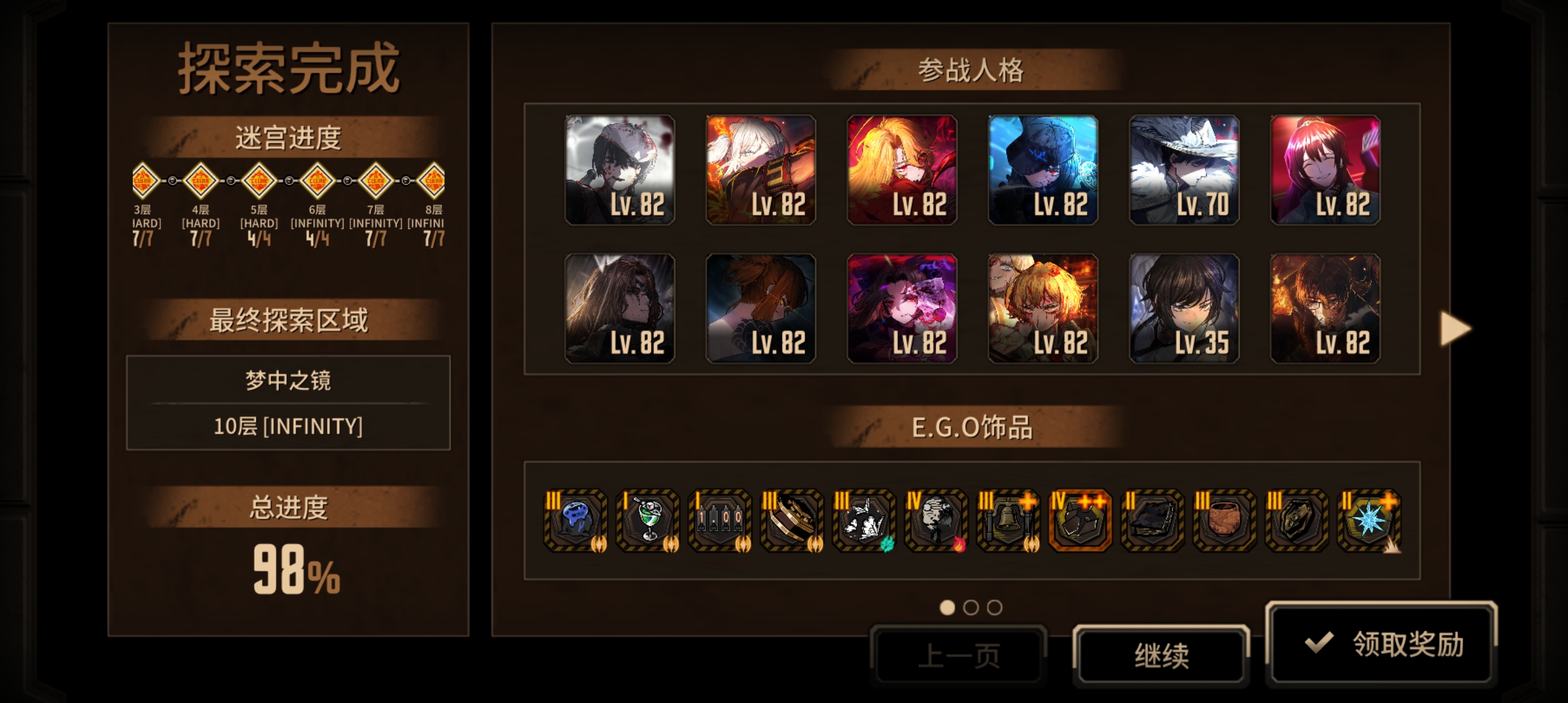Choose the blonde red-background character portrait
This screenshot has width=1568, height=703.
[x=902, y=170]
